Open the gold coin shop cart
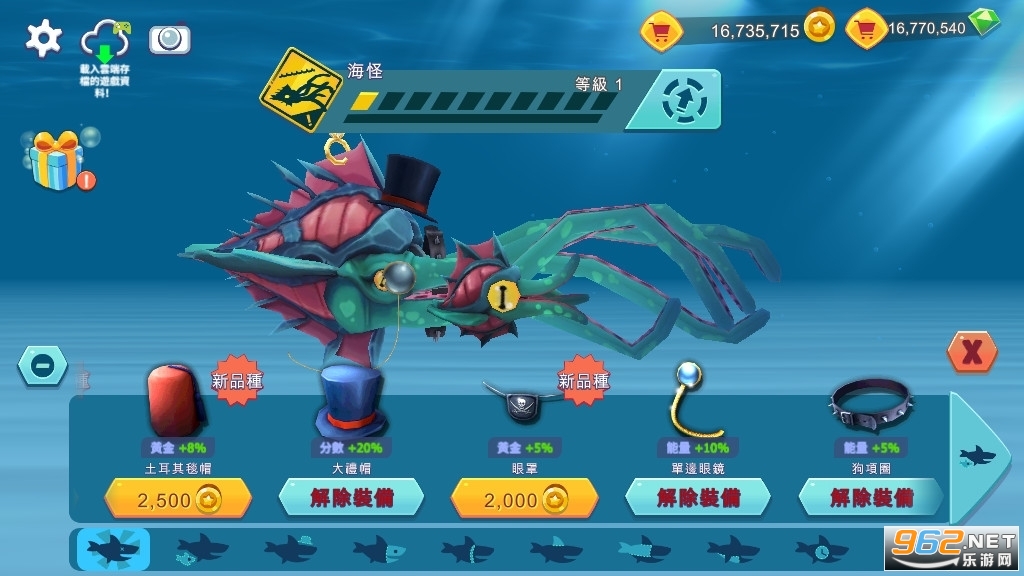Screen dimensions: 1024x576 (661, 31)
